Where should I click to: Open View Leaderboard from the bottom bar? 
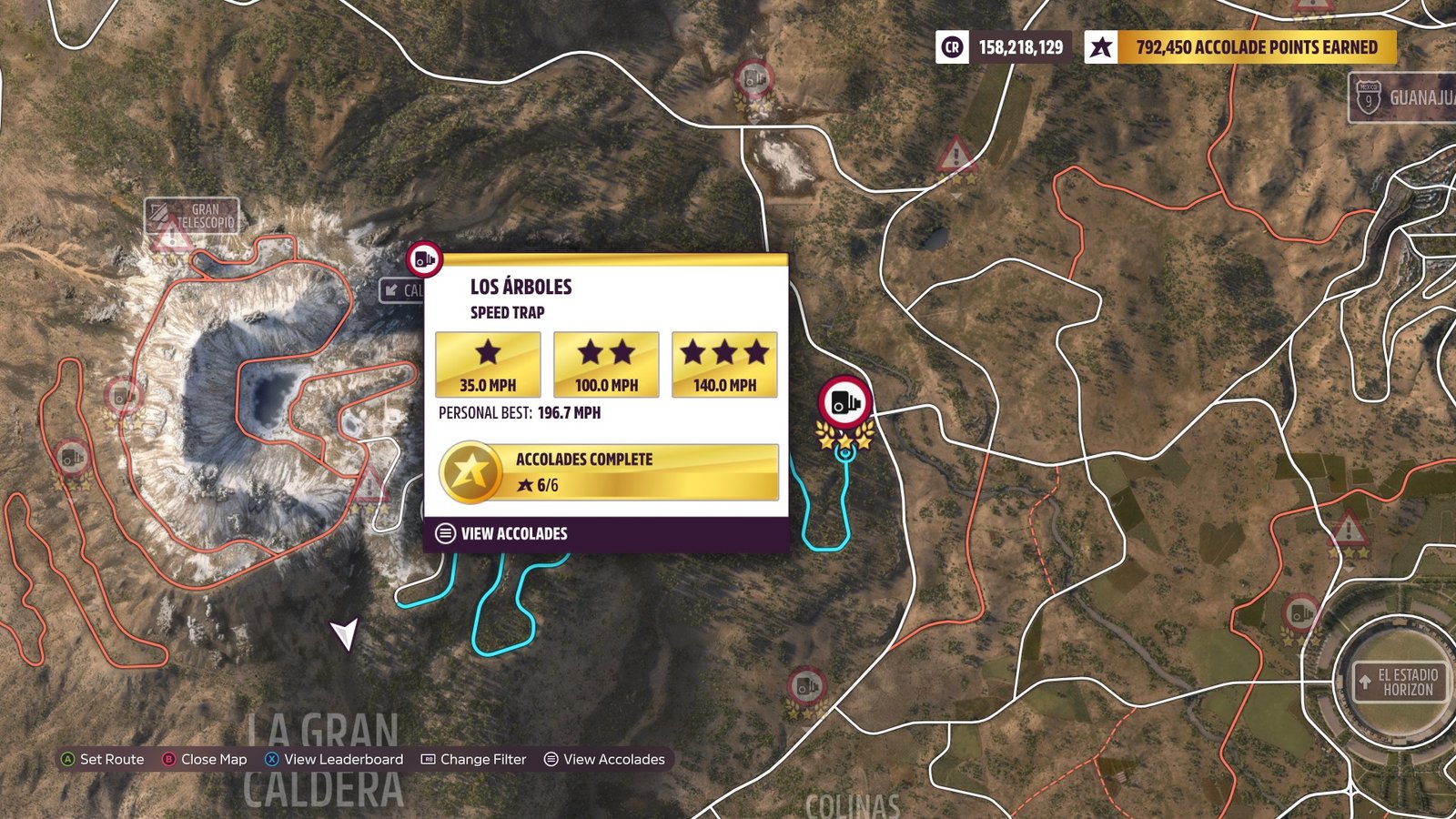pyautogui.click(x=334, y=759)
